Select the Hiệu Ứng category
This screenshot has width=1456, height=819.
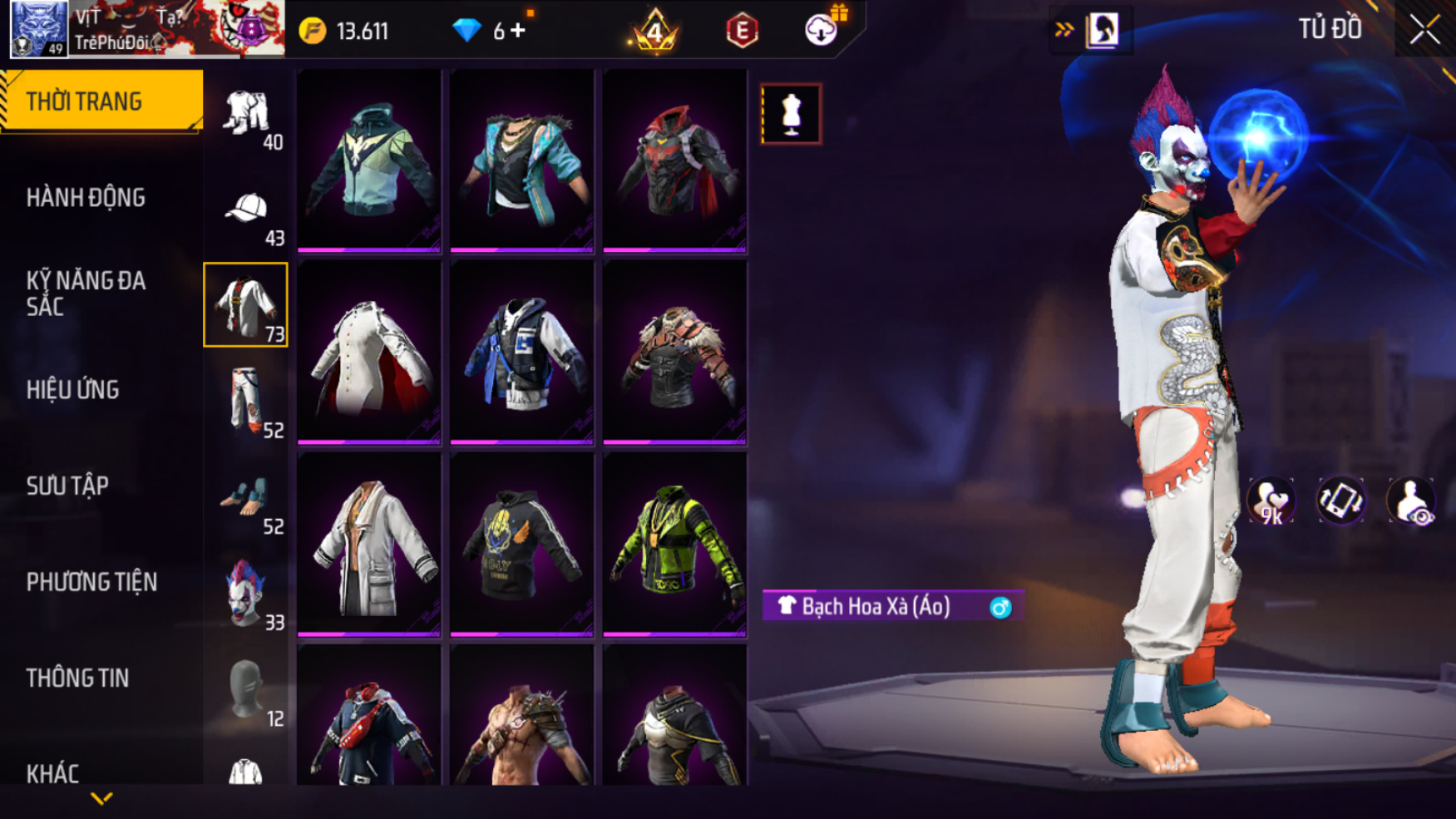[72, 390]
